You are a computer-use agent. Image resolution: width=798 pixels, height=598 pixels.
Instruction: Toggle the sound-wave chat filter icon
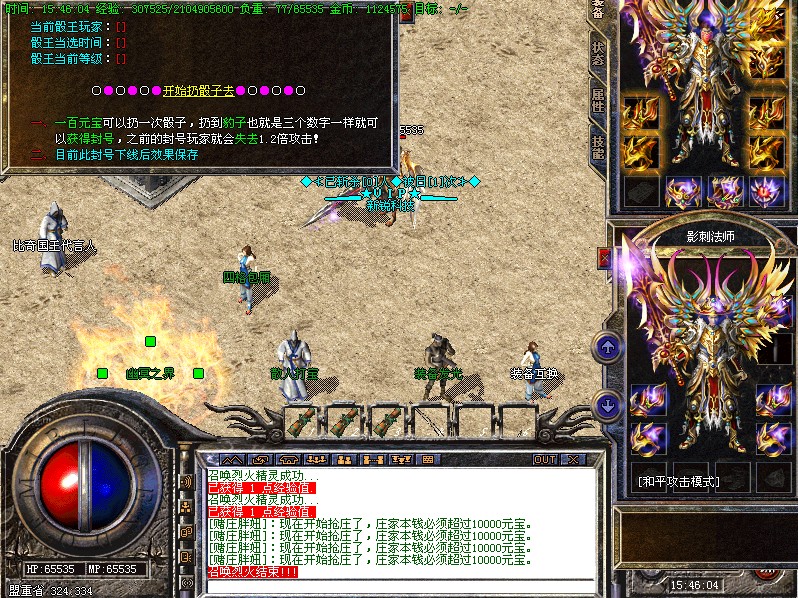click(x=185, y=481)
